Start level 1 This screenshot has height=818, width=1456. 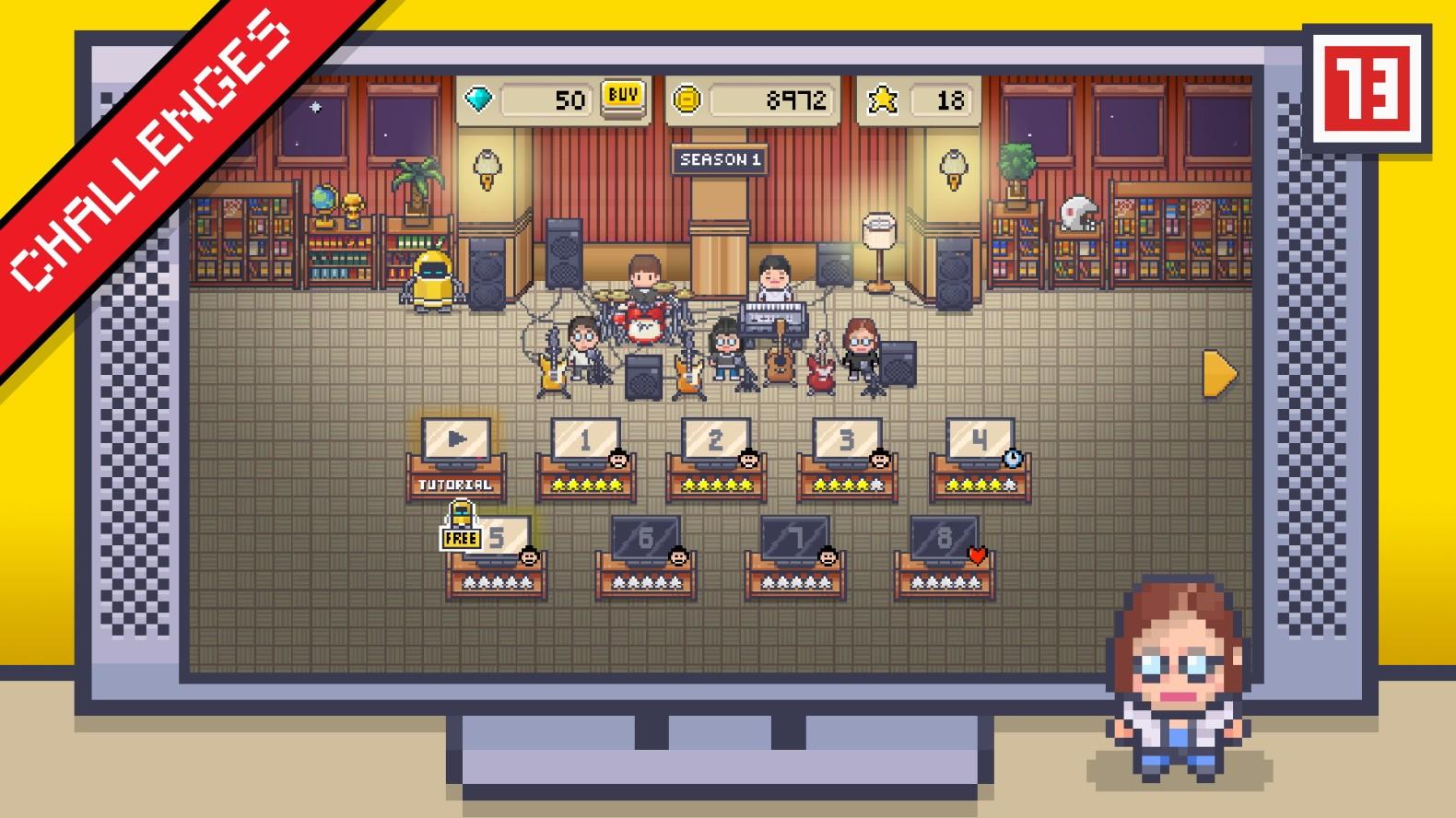pos(584,441)
